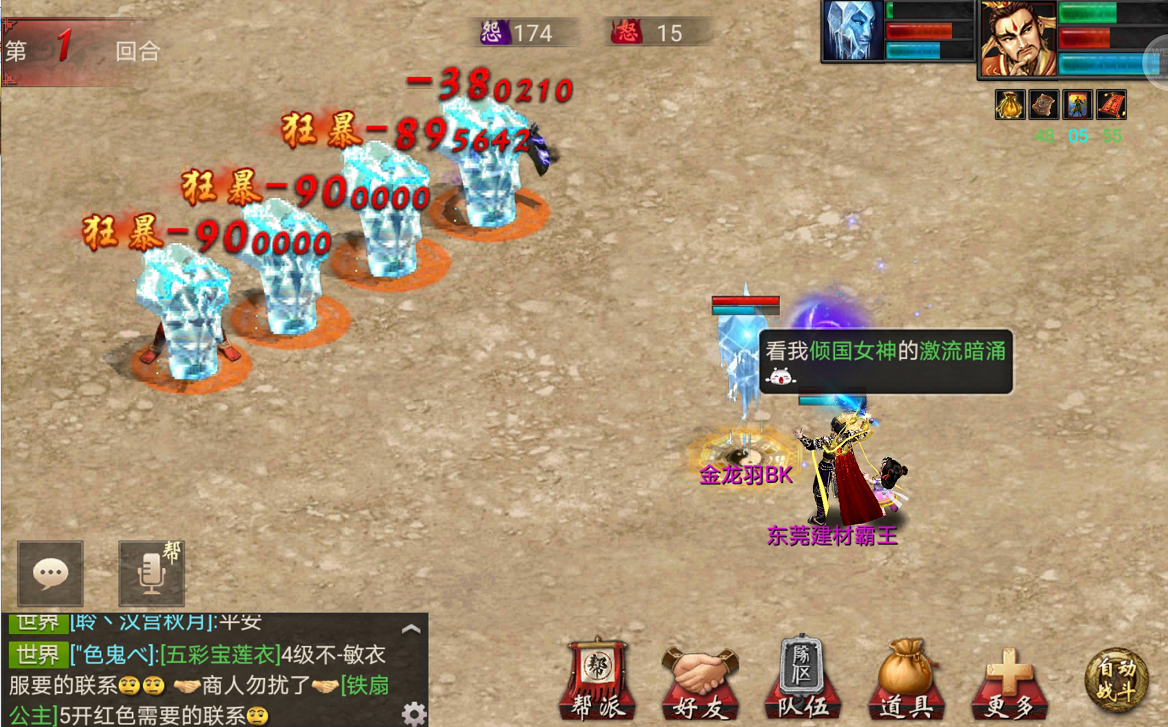Expand the 更多 more options button
1168x727 pixels.
tap(1010, 682)
